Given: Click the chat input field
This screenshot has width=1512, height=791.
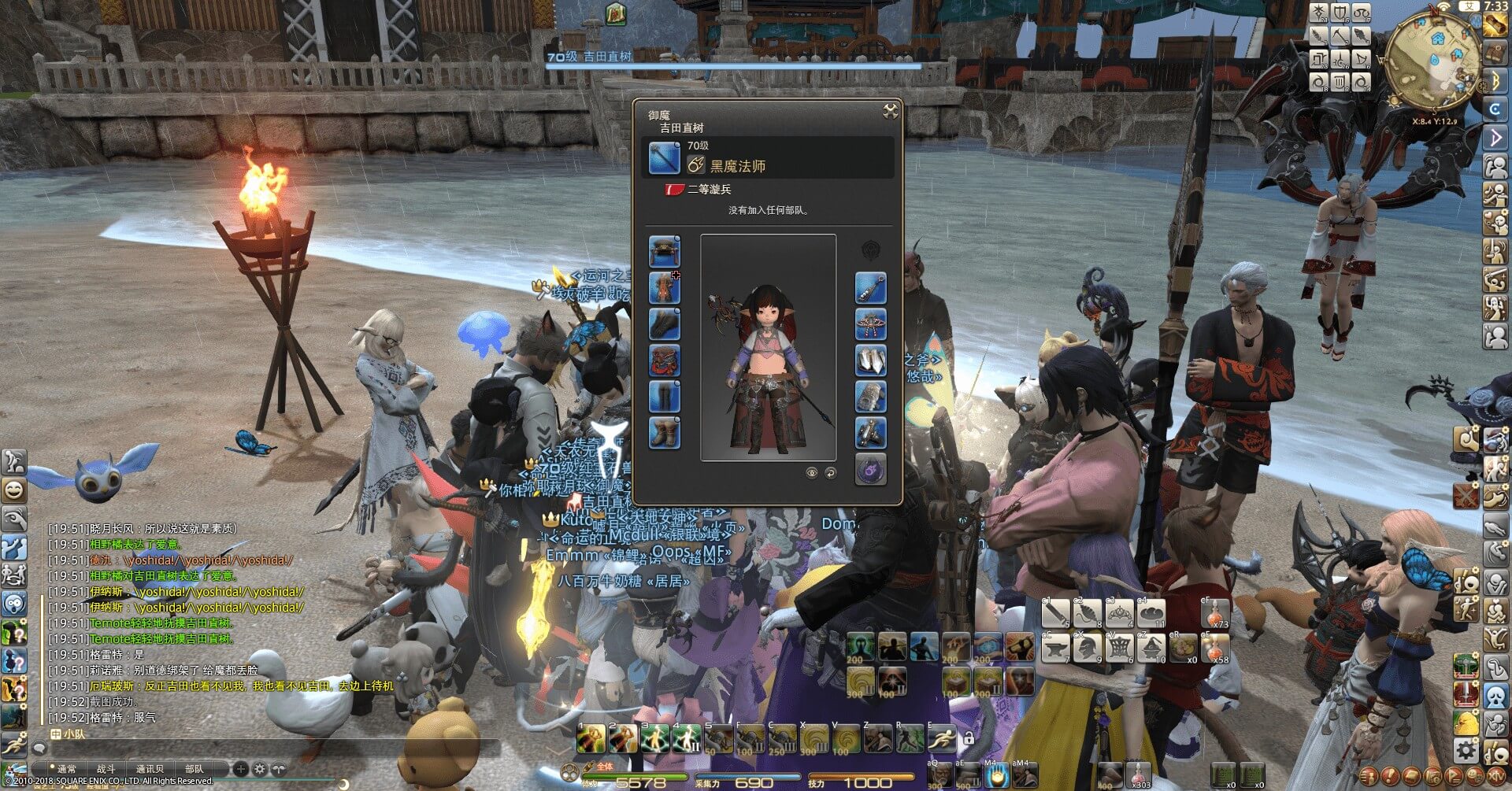Looking at the screenshot, I should point(268,748).
